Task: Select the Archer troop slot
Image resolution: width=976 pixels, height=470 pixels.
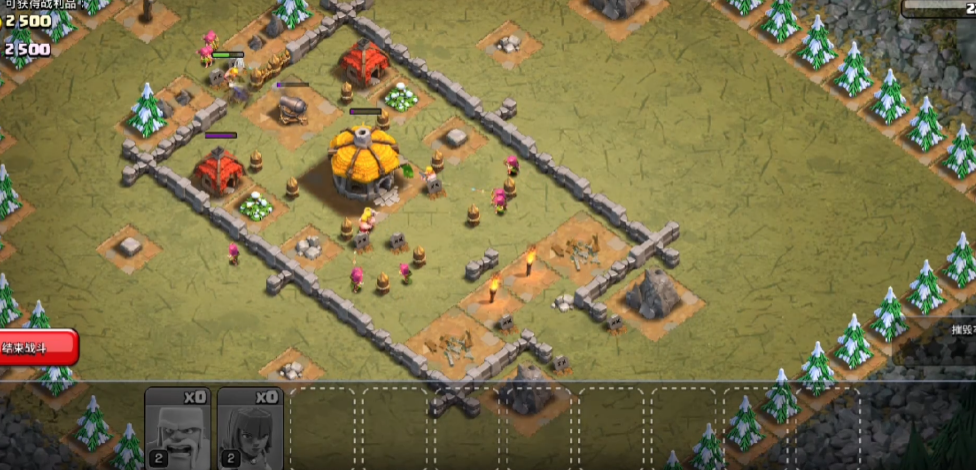Action: [x=249, y=426]
